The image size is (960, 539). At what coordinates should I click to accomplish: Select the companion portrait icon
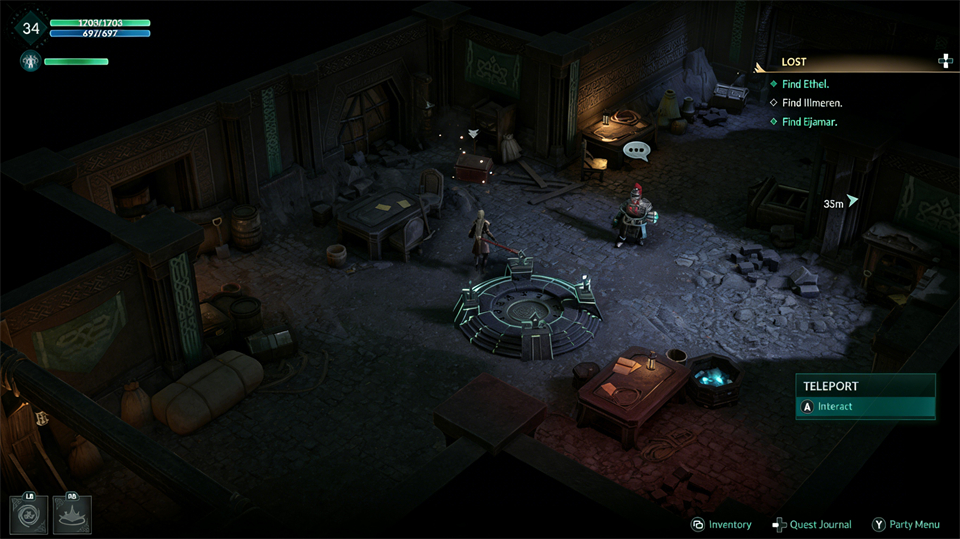click(x=28, y=62)
